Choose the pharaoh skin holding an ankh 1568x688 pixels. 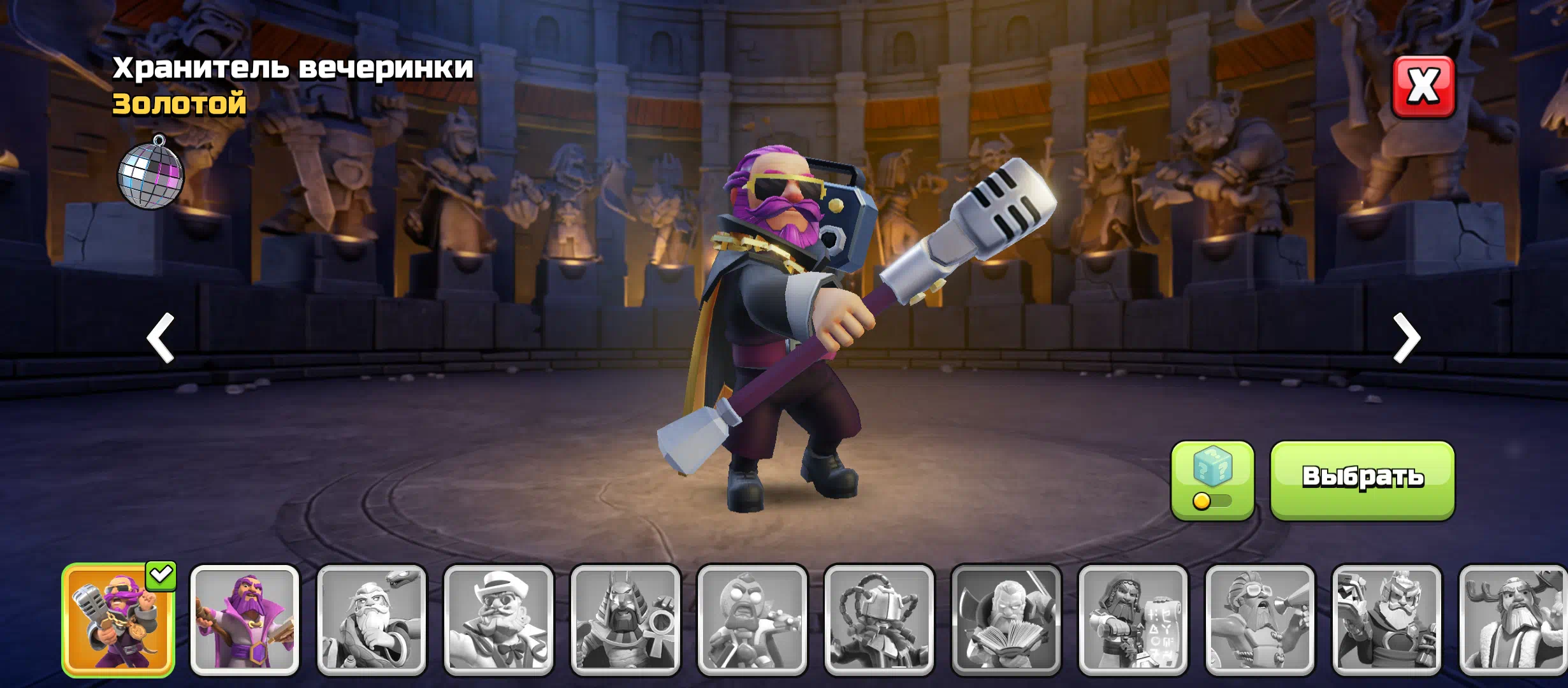tap(625, 620)
